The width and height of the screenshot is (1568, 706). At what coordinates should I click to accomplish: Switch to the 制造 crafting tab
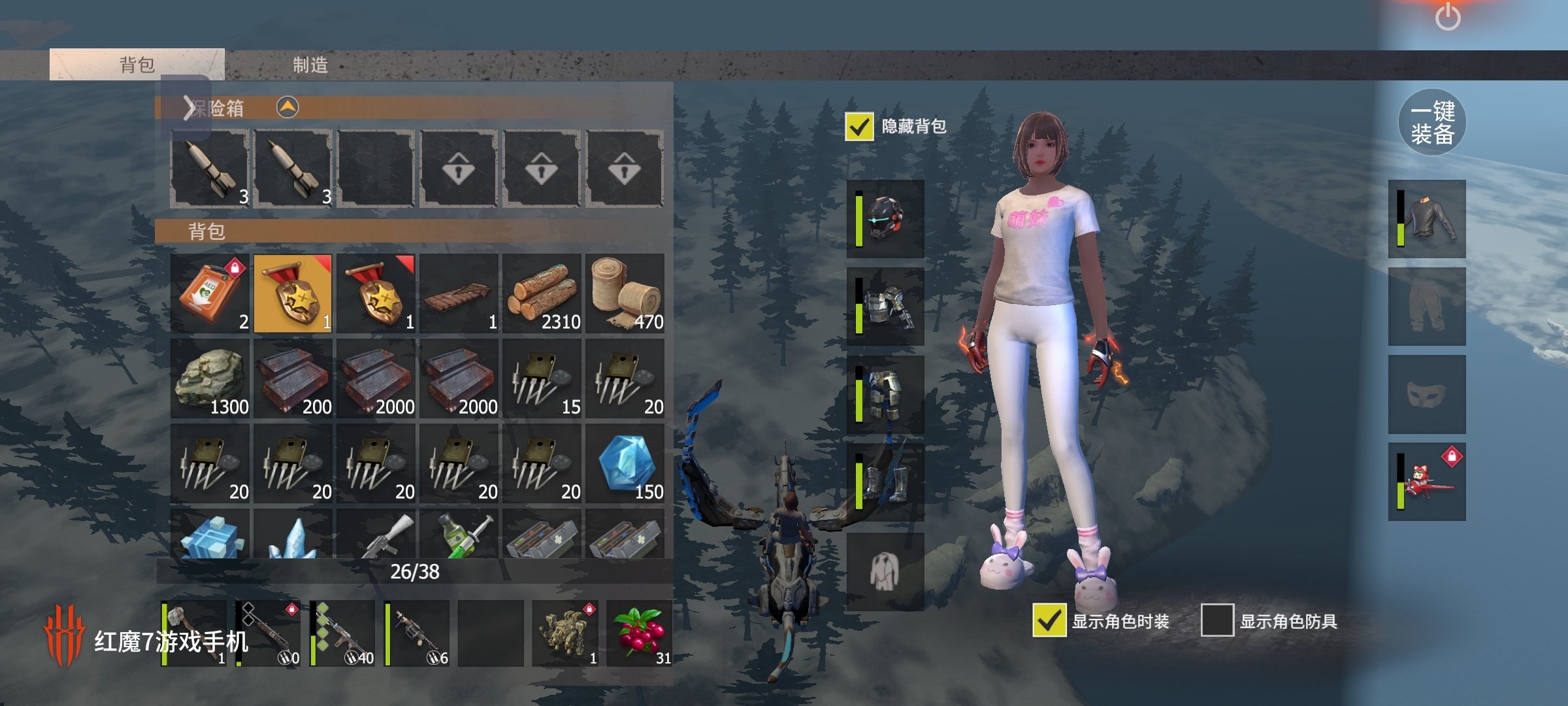coord(310,65)
